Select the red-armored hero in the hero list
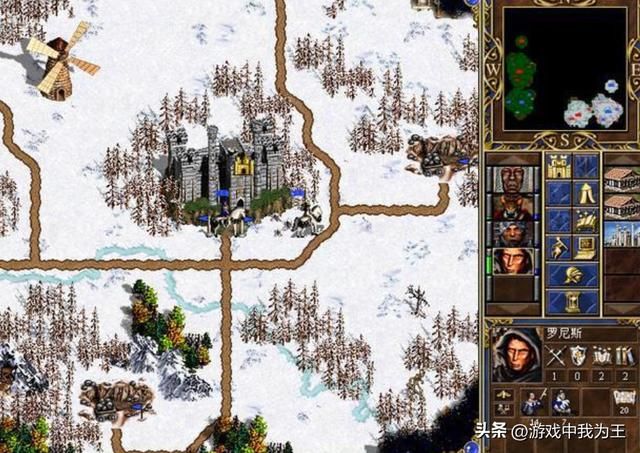 (x=510, y=207)
